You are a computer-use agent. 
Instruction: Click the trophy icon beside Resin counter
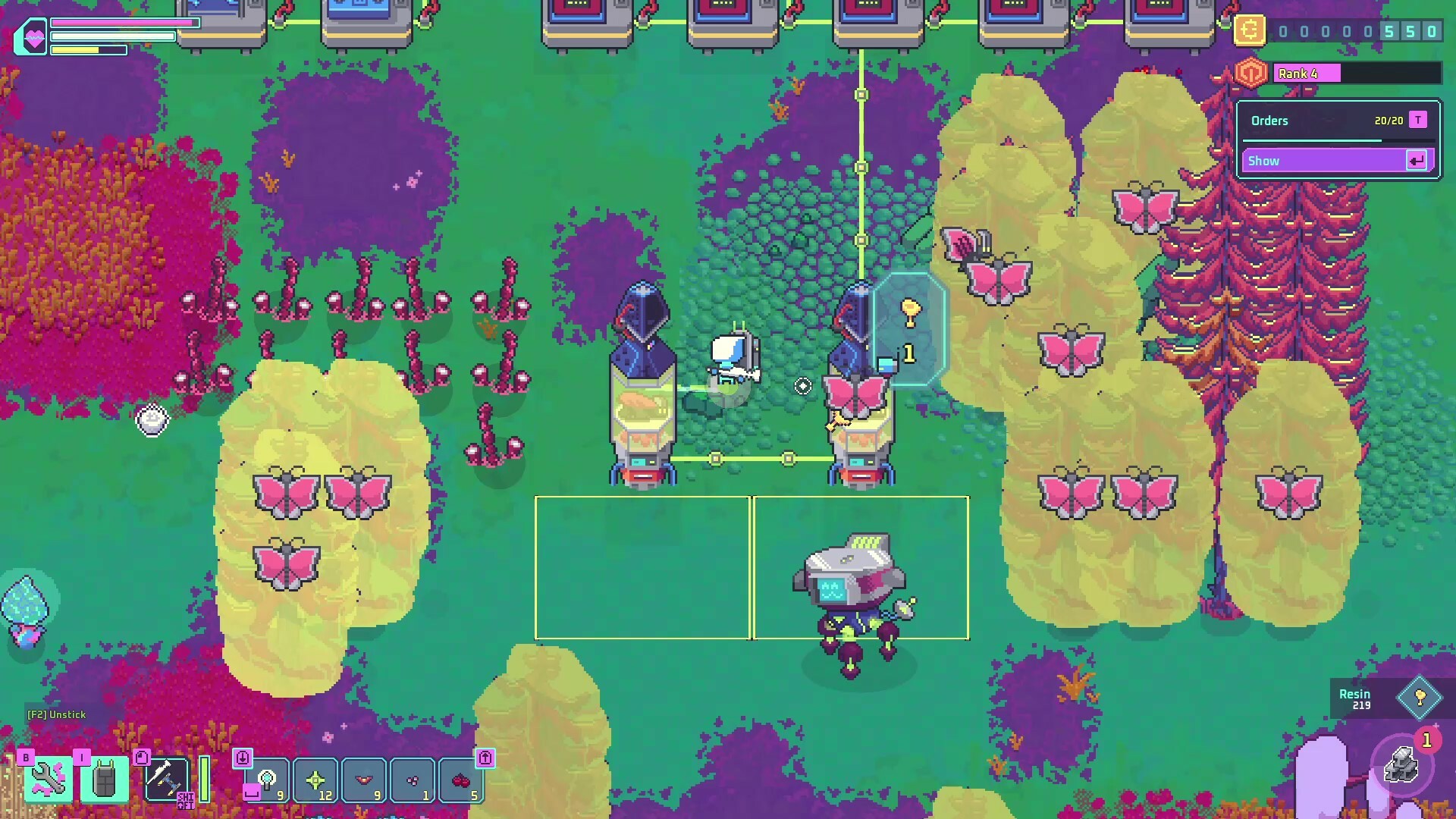click(1420, 696)
